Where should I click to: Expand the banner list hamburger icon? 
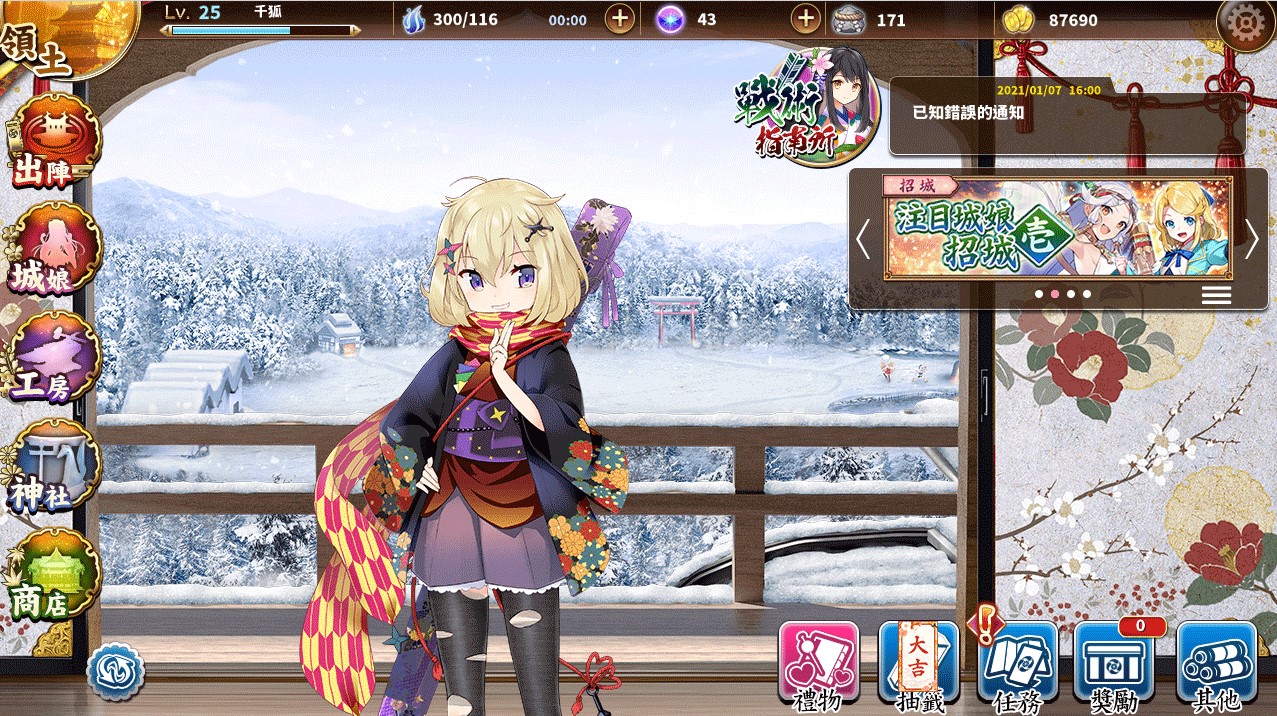coord(1216,294)
